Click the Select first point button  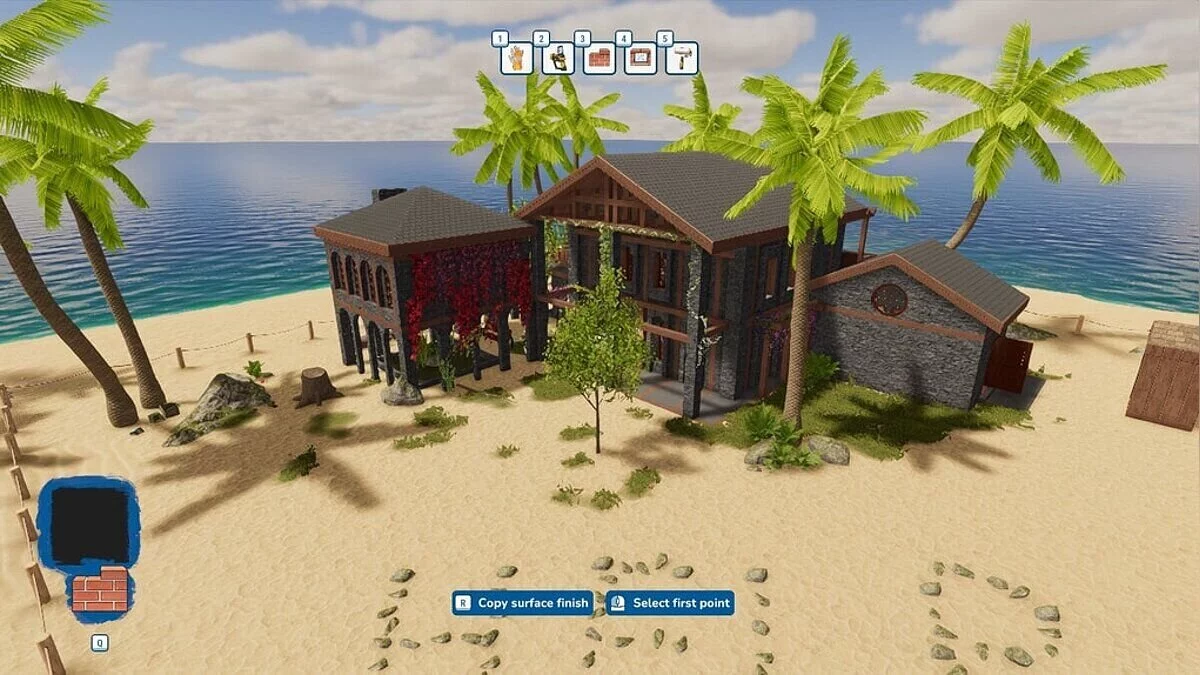tap(670, 603)
